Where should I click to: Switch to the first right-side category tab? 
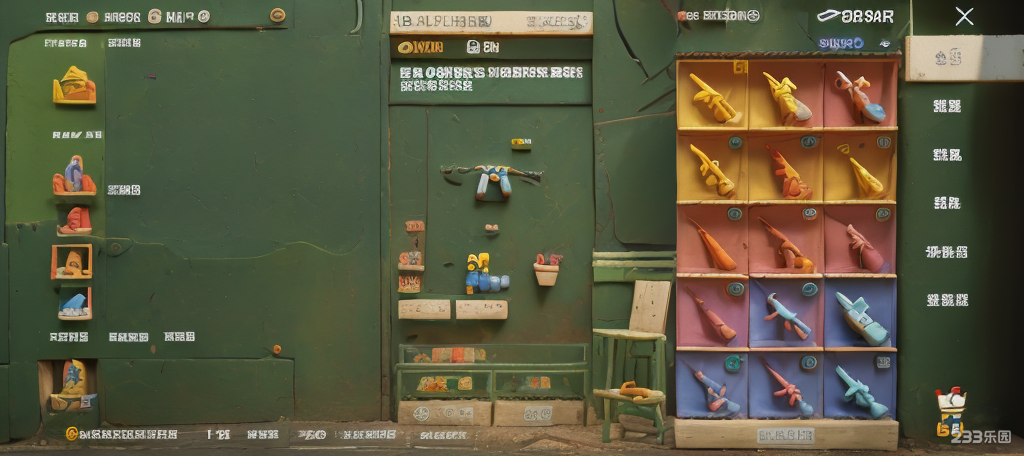coord(946,106)
